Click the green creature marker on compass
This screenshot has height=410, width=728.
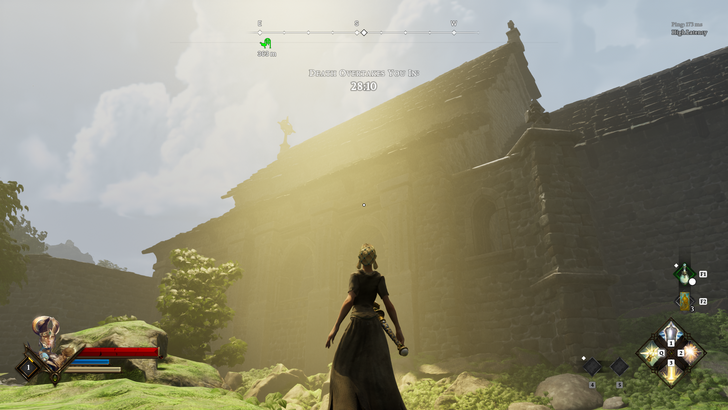(265, 43)
